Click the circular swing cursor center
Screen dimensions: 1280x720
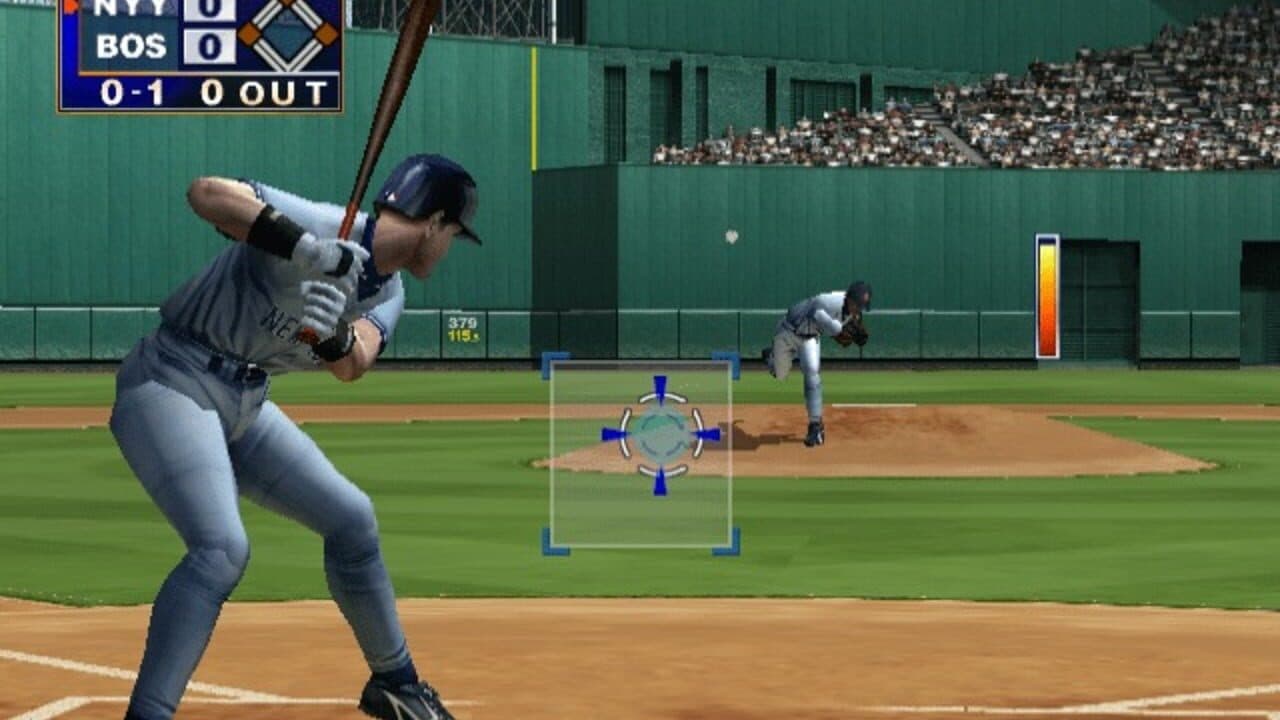659,433
